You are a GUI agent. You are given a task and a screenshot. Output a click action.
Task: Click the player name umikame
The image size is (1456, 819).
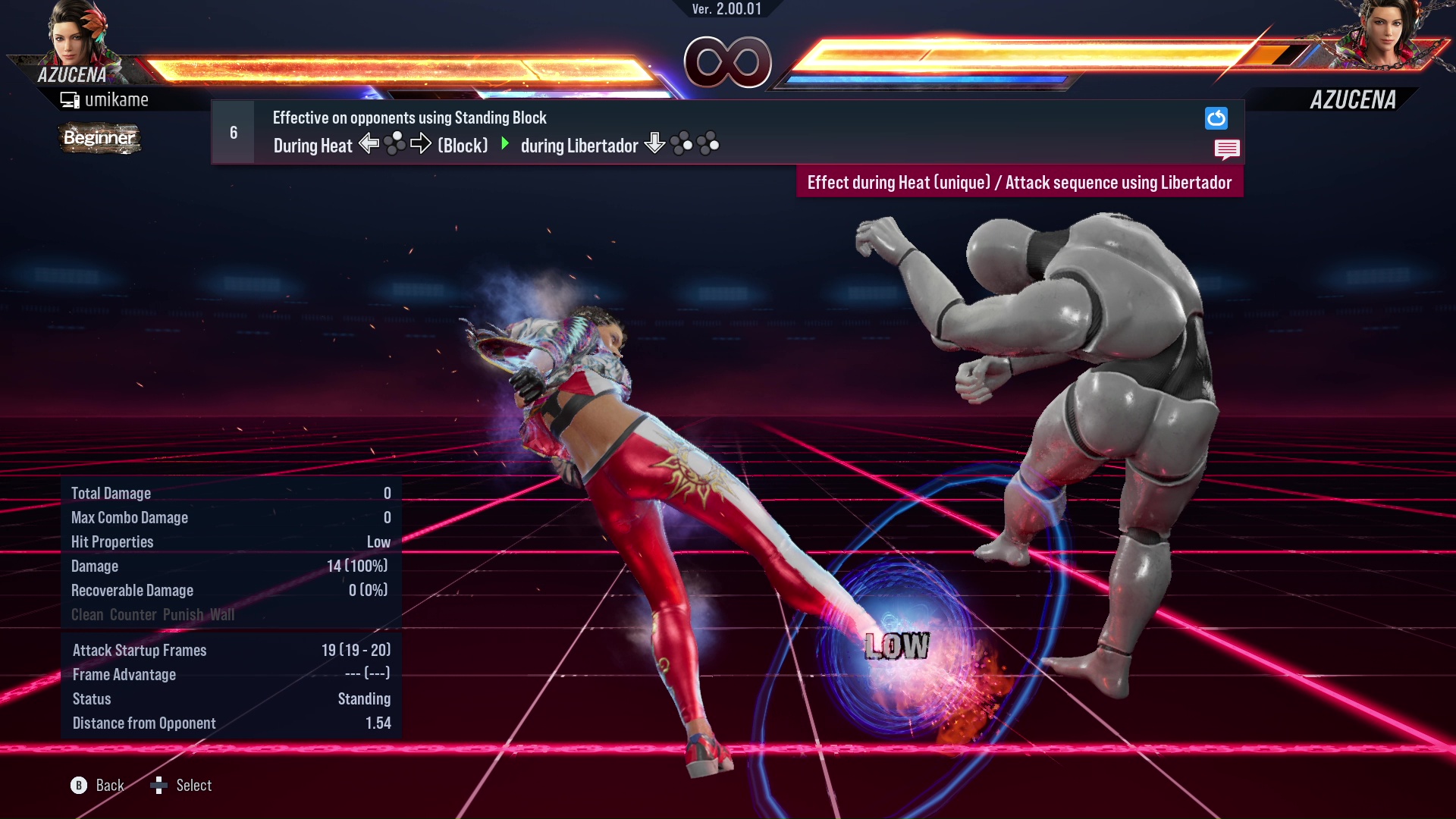[x=118, y=99]
